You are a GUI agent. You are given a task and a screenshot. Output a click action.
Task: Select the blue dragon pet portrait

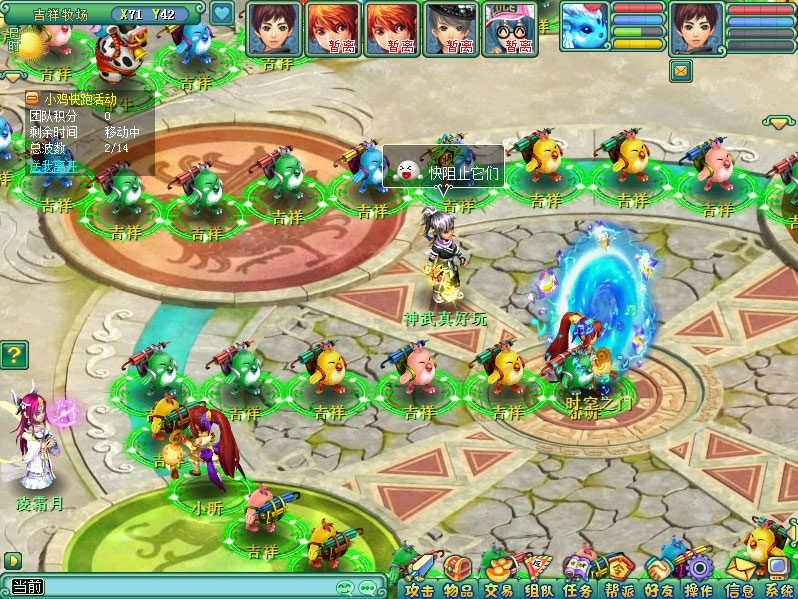[583, 27]
